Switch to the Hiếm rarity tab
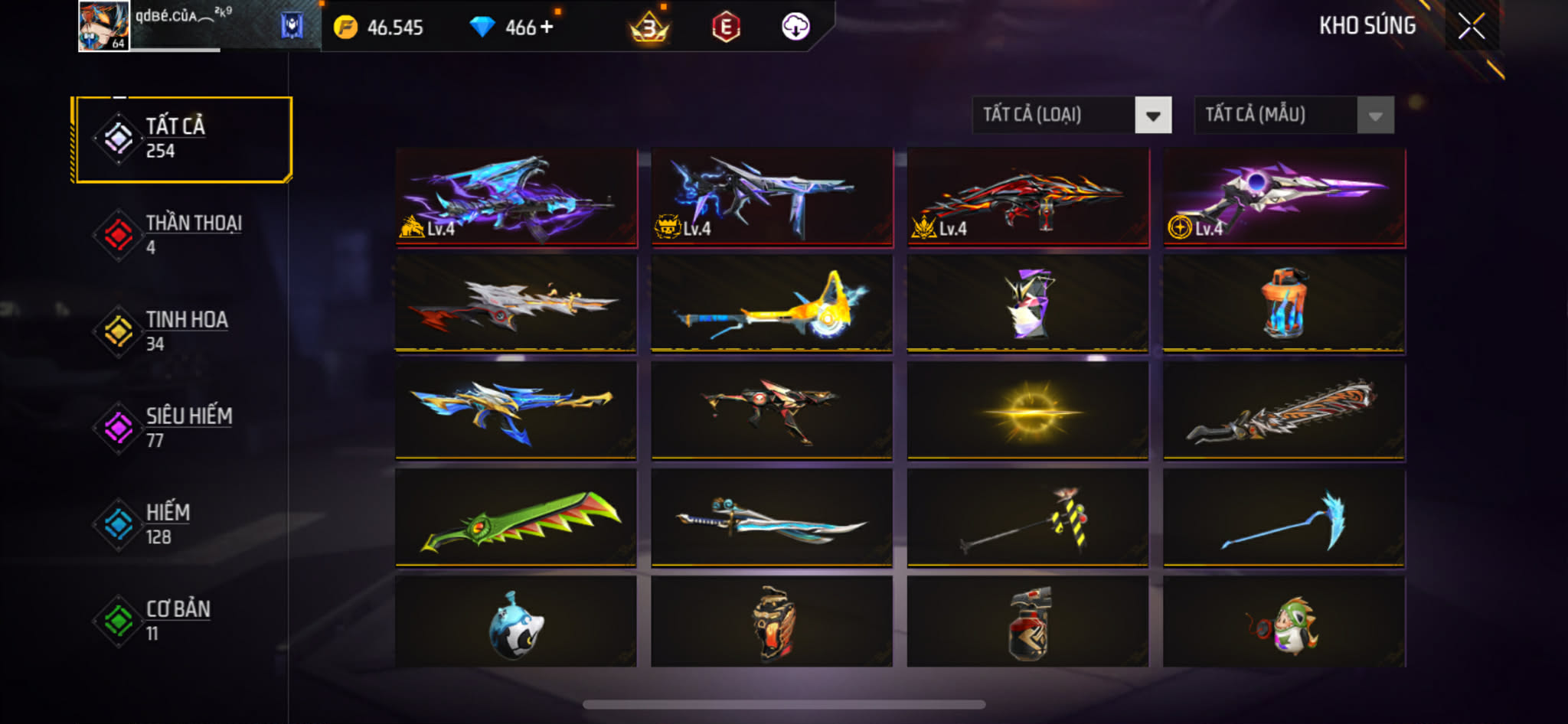Screen dimensions: 1568x724 (x=182, y=524)
